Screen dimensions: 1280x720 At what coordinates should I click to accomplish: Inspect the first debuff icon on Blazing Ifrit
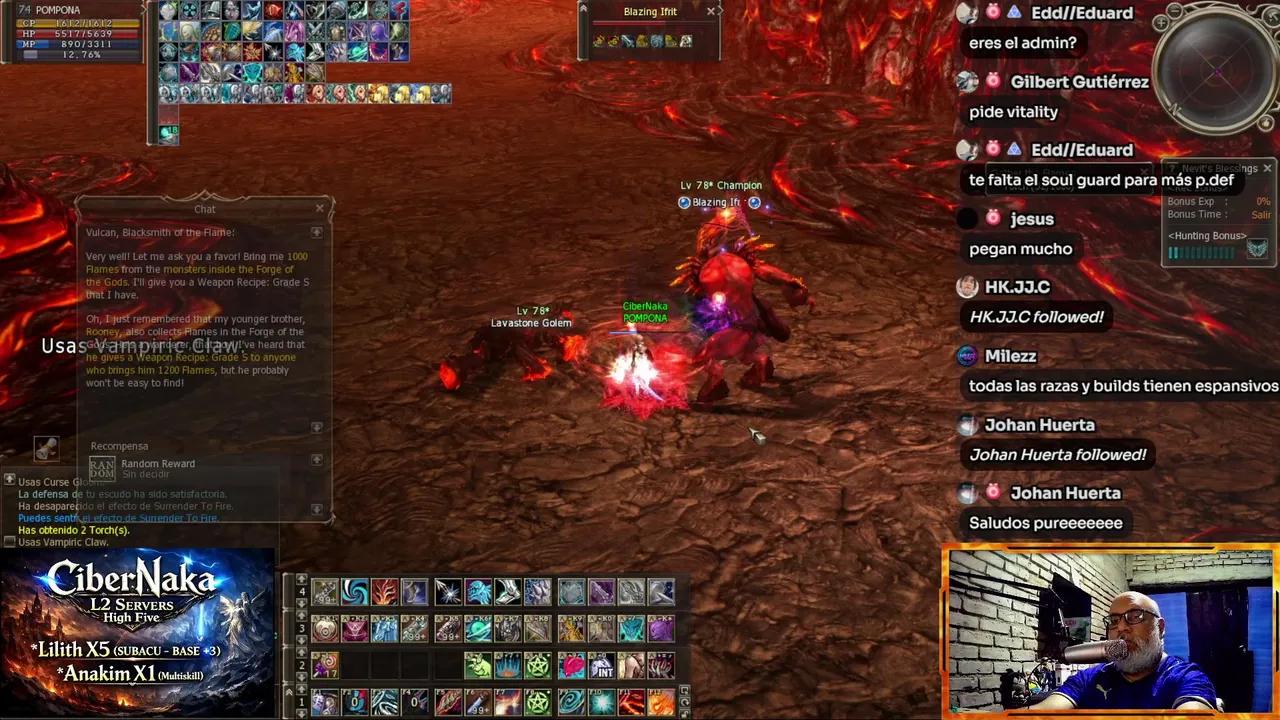[600, 41]
